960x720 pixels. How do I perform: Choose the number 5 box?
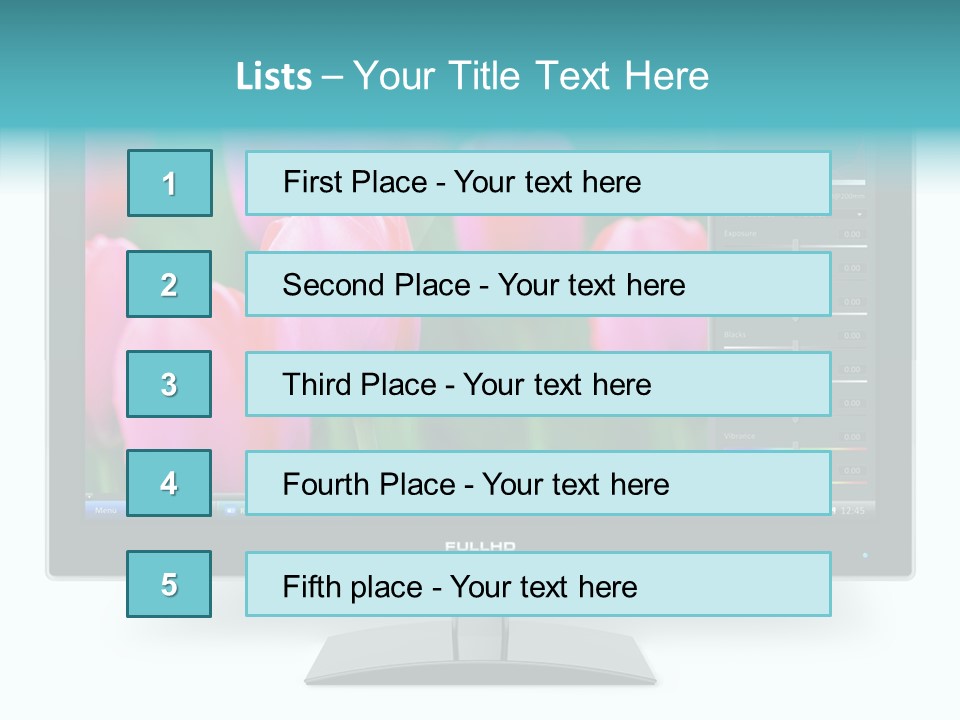click(x=169, y=584)
